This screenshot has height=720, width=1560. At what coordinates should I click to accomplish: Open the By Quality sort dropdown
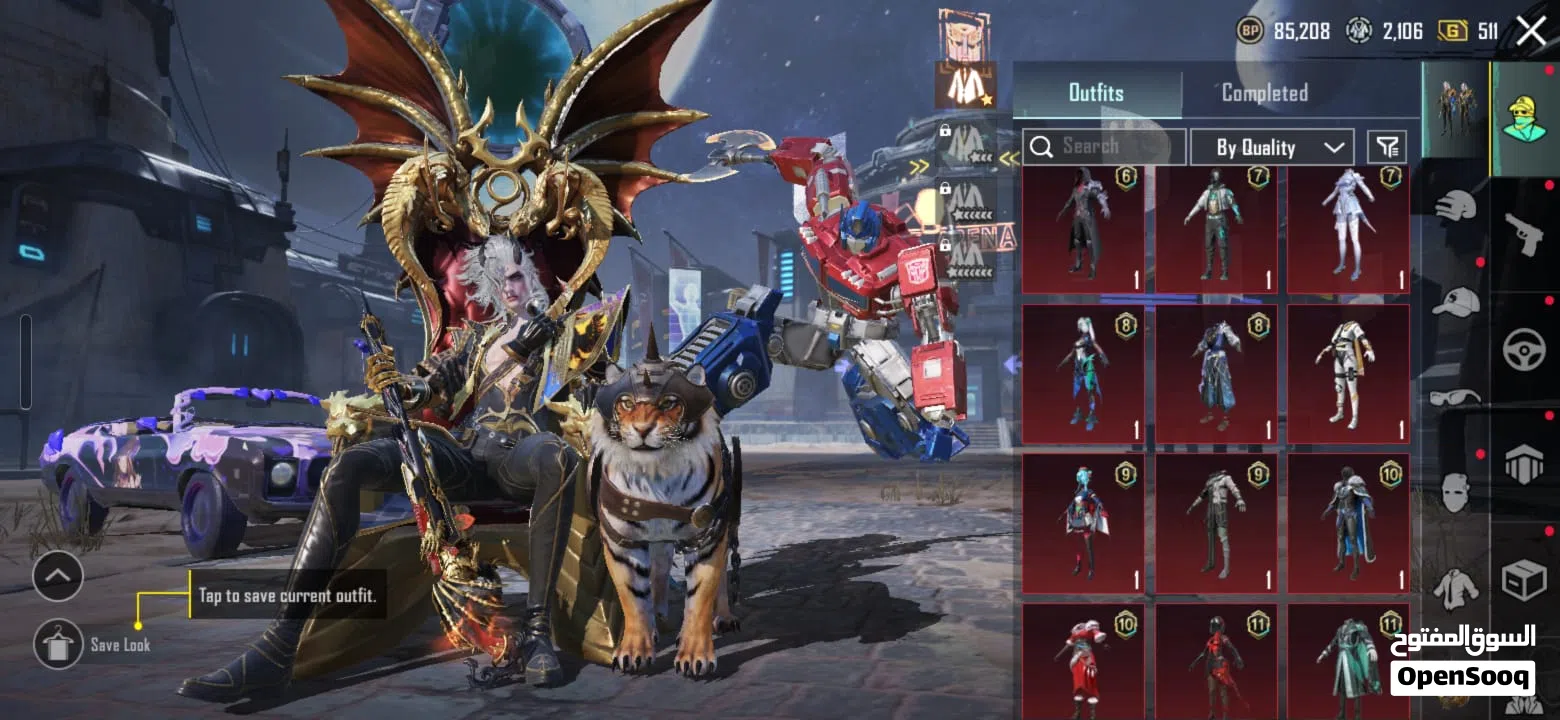tap(1272, 147)
